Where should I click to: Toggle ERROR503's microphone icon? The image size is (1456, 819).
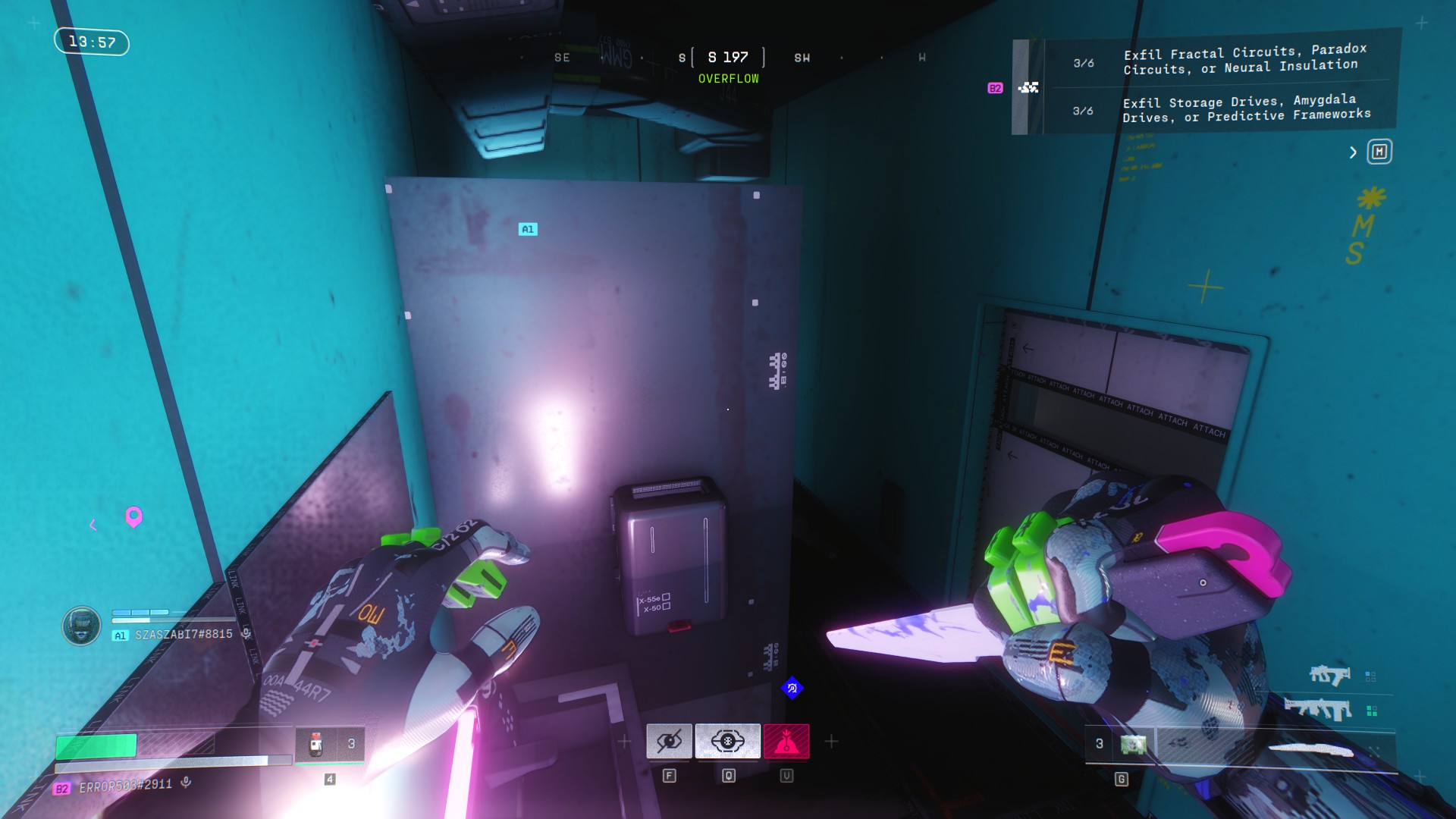[x=187, y=783]
